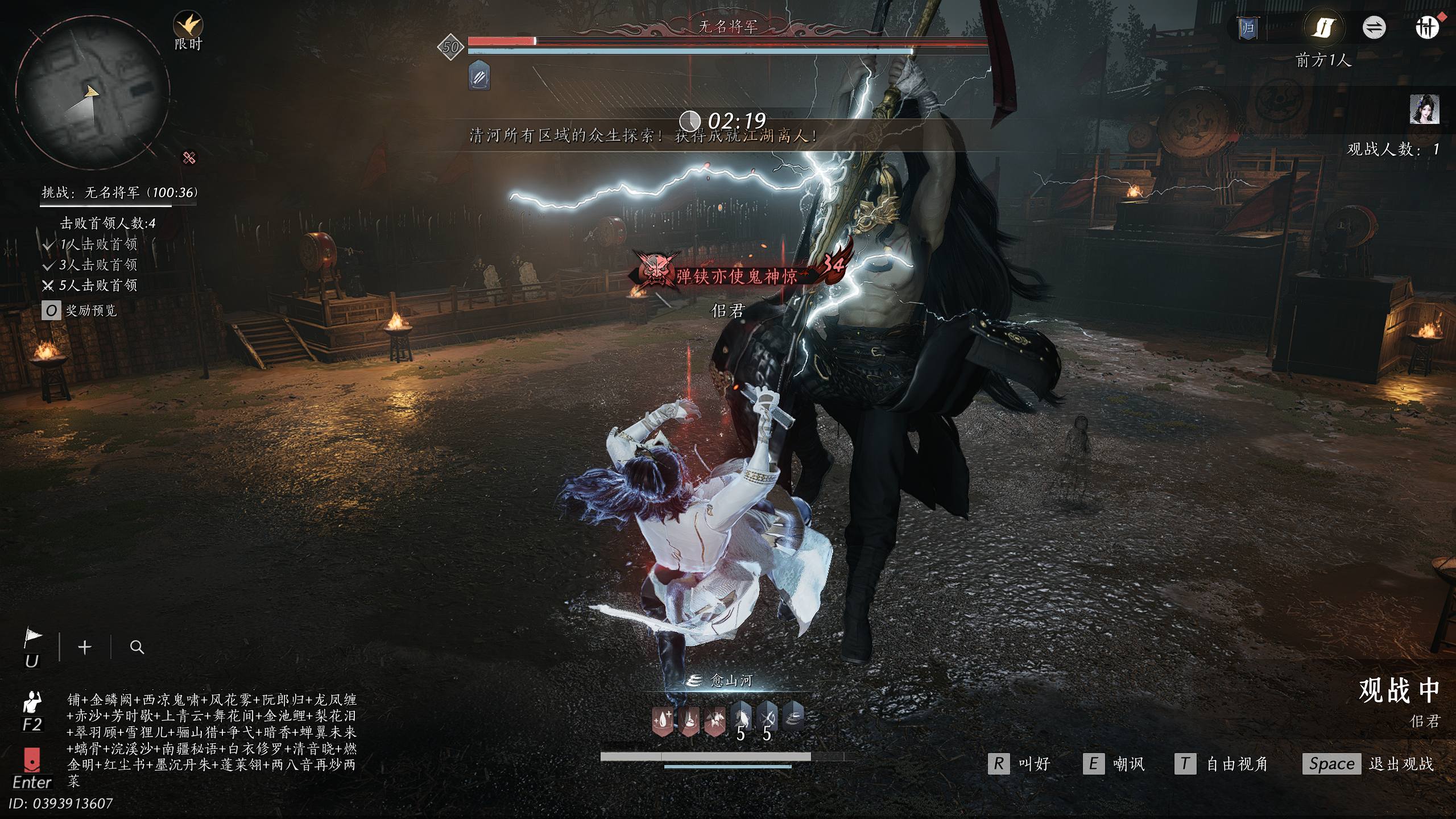
Task: Taunt using the 嘲讽 button
Action: 1114,764
